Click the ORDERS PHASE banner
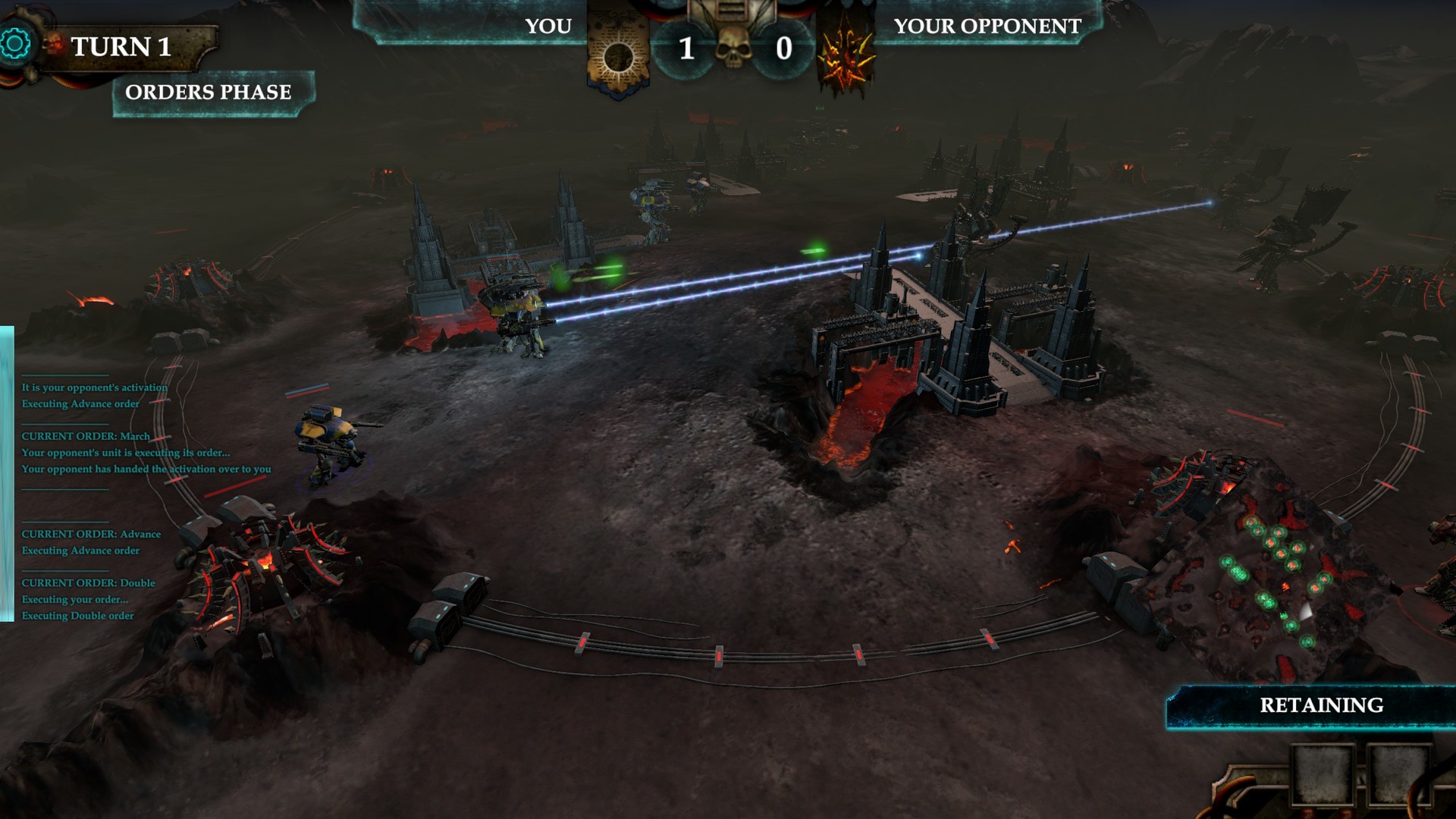This screenshot has height=819, width=1456. pyautogui.click(x=210, y=93)
